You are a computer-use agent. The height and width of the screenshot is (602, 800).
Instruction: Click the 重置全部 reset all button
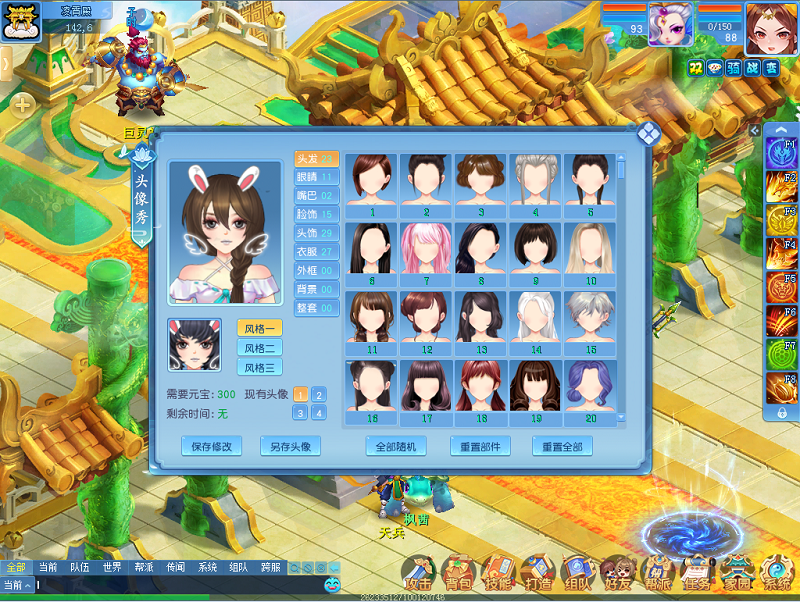point(562,446)
